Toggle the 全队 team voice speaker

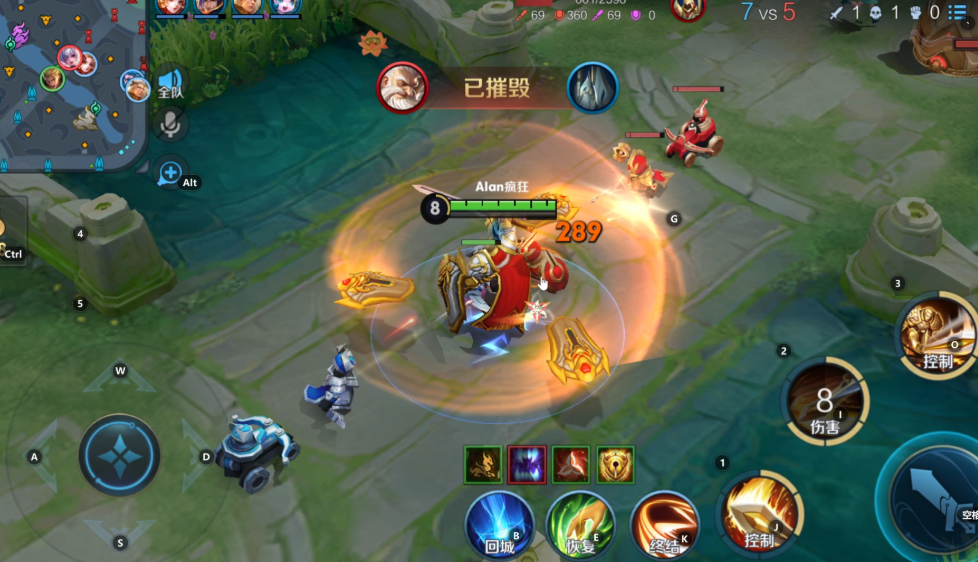pos(170,84)
